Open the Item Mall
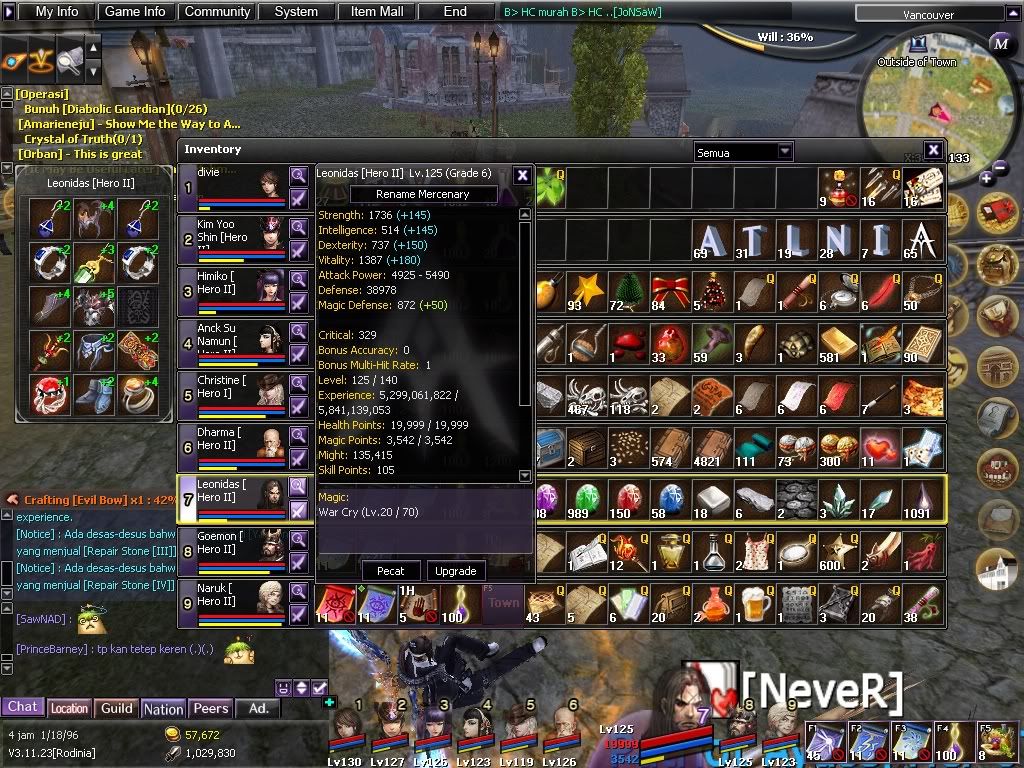Screen dimensions: 1024x768 coord(377,12)
